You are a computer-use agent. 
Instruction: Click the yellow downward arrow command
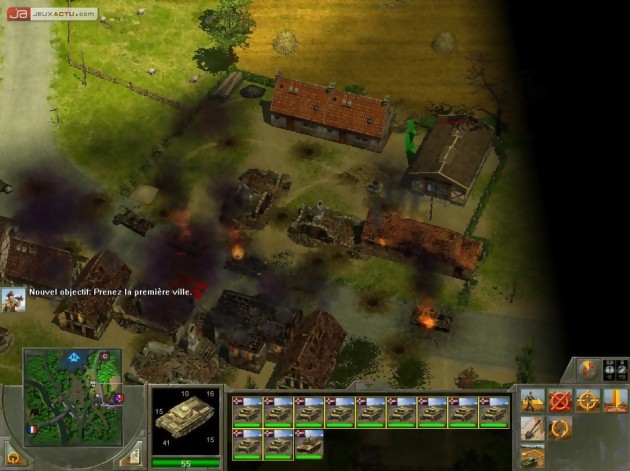pyautogui.click(x=614, y=402)
